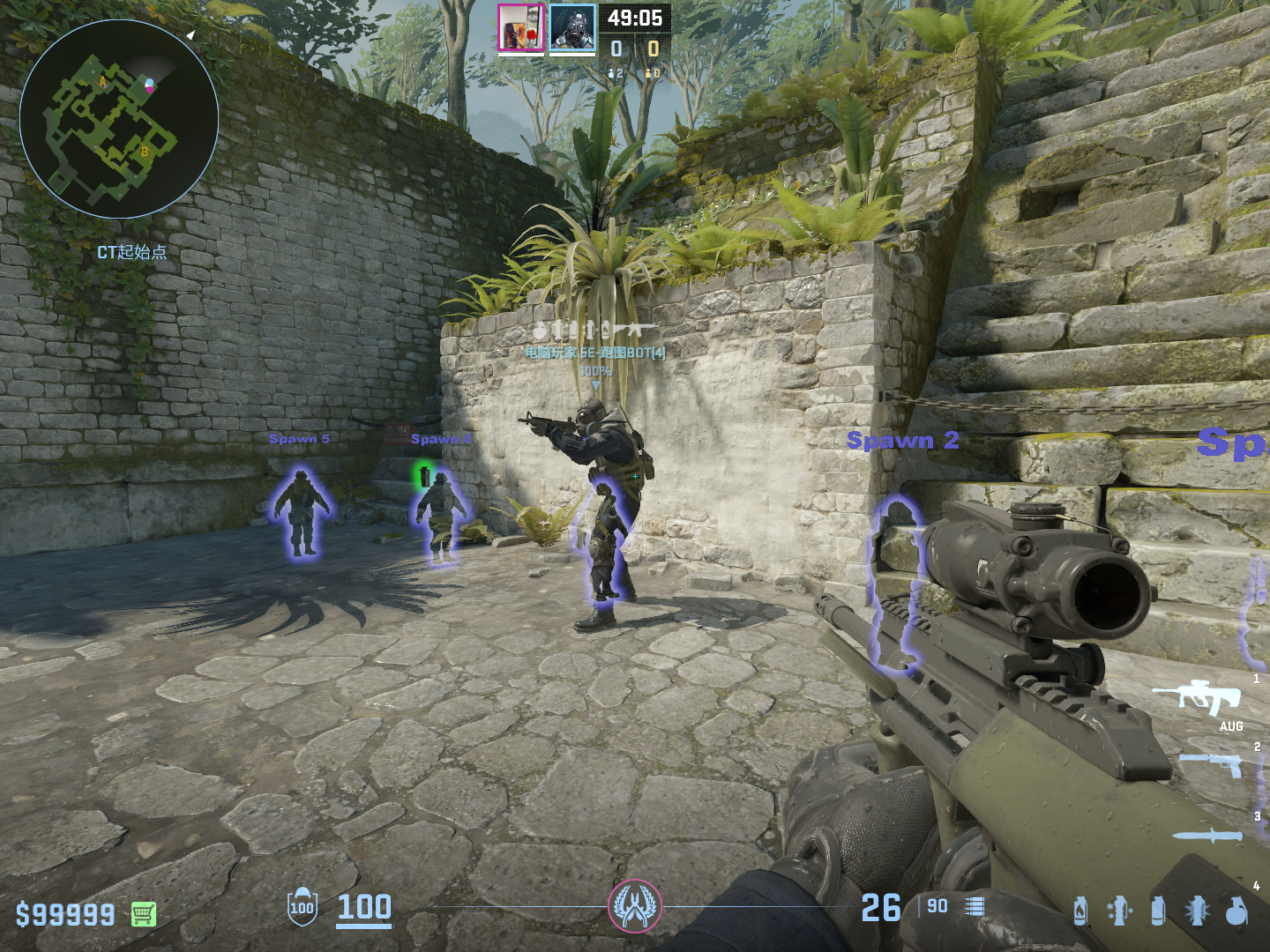1270x952 pixels.
Task: Select the flashbang grenade icon
Action: (1198, 911)
